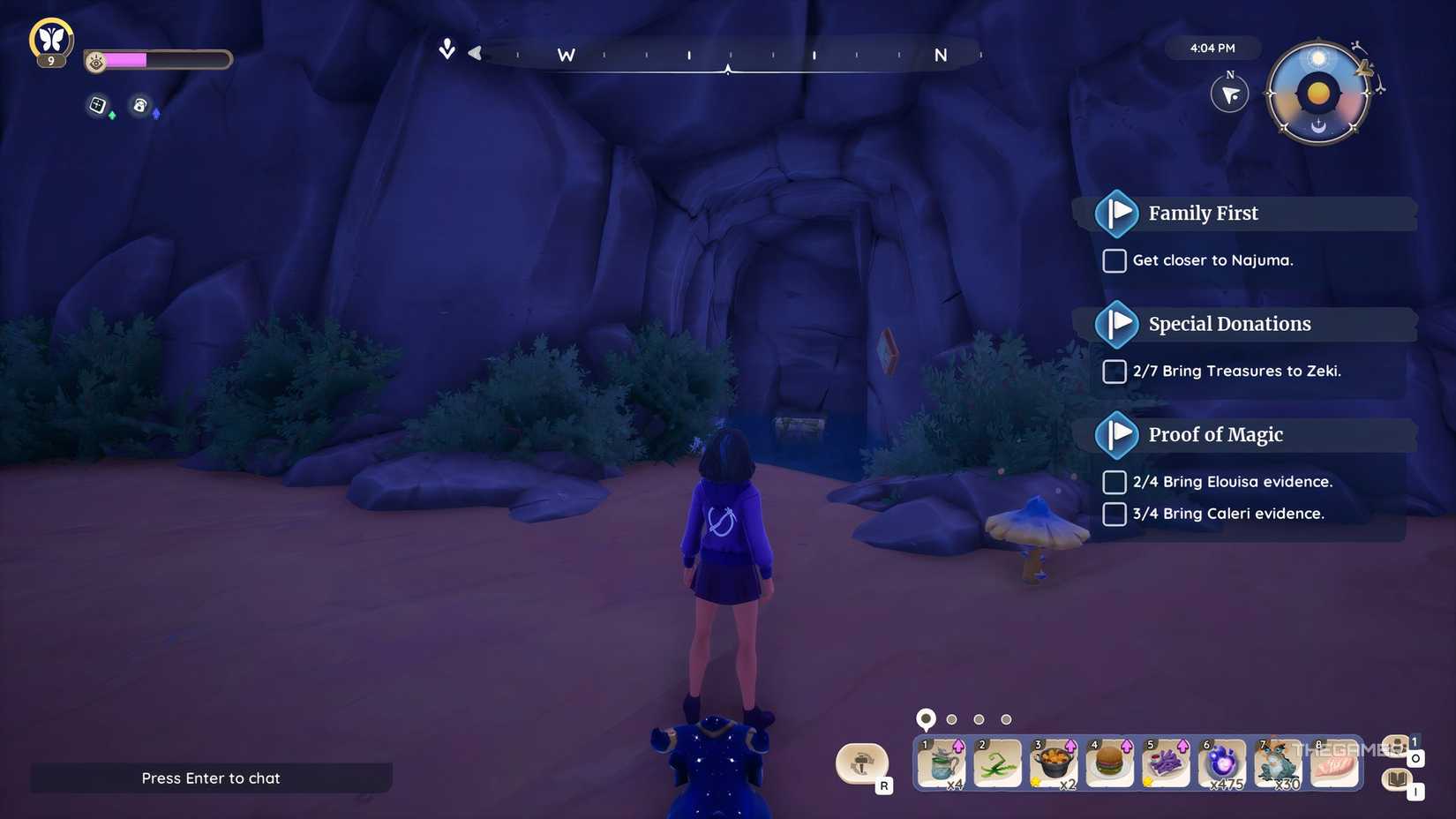This screenshot has height=819, width=1456.
Task: Expand the Special Donations quest tracker arrow
Action: [x=1117, y=324]
